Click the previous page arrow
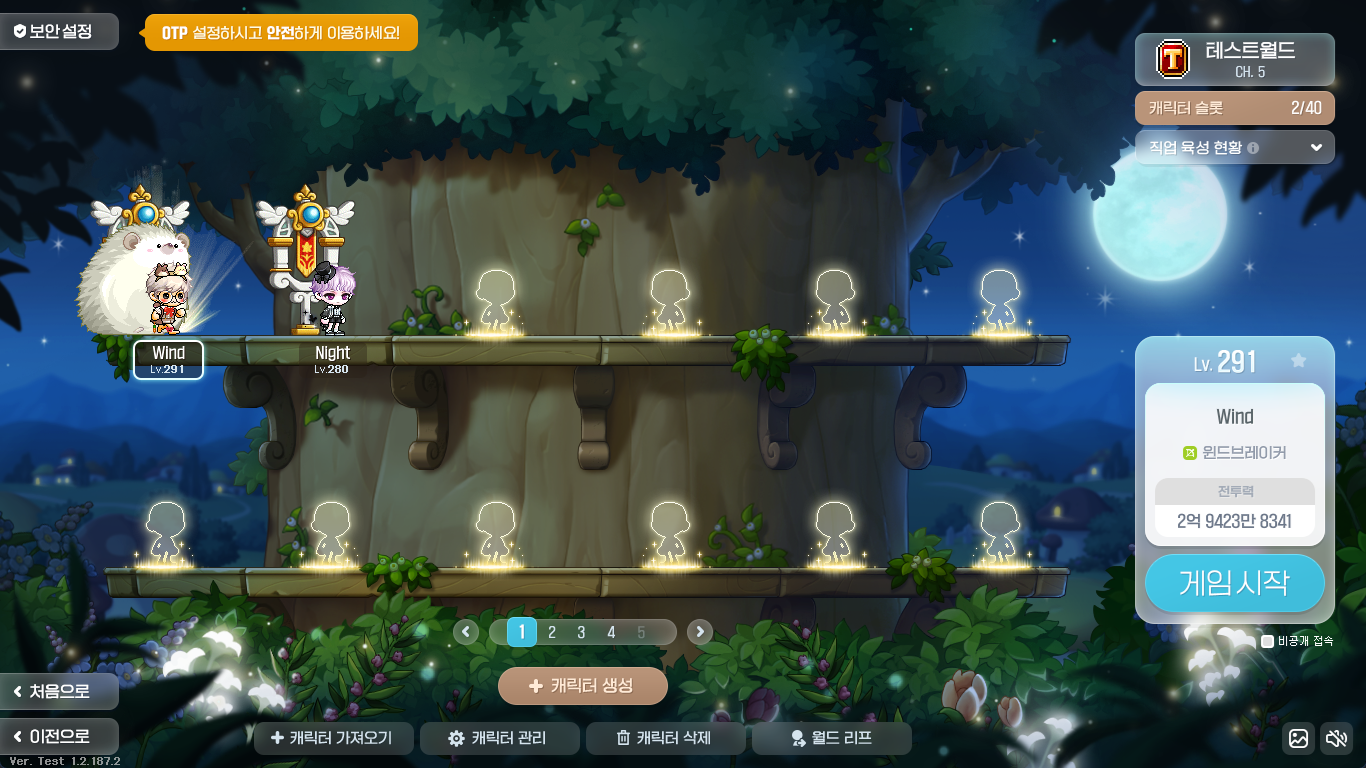Image resolution: width=1366 pixels, height=768 pixels. (466, 632)
